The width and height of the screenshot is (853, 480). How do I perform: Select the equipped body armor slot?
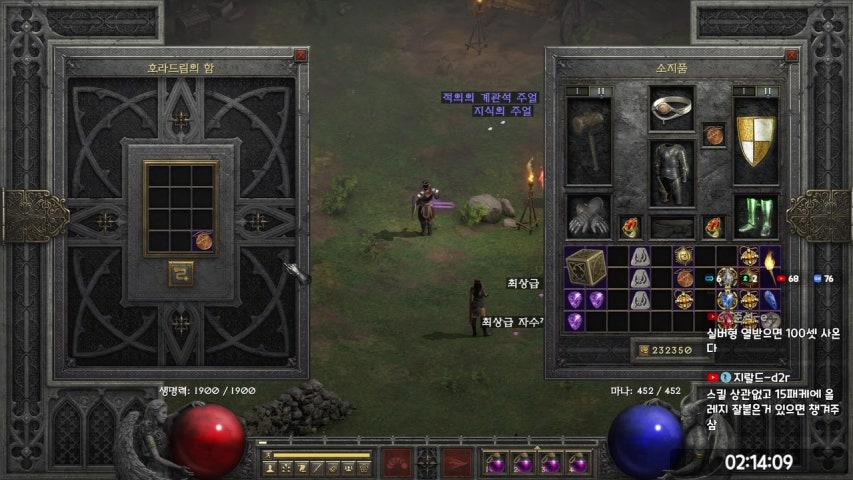[672, 171]
